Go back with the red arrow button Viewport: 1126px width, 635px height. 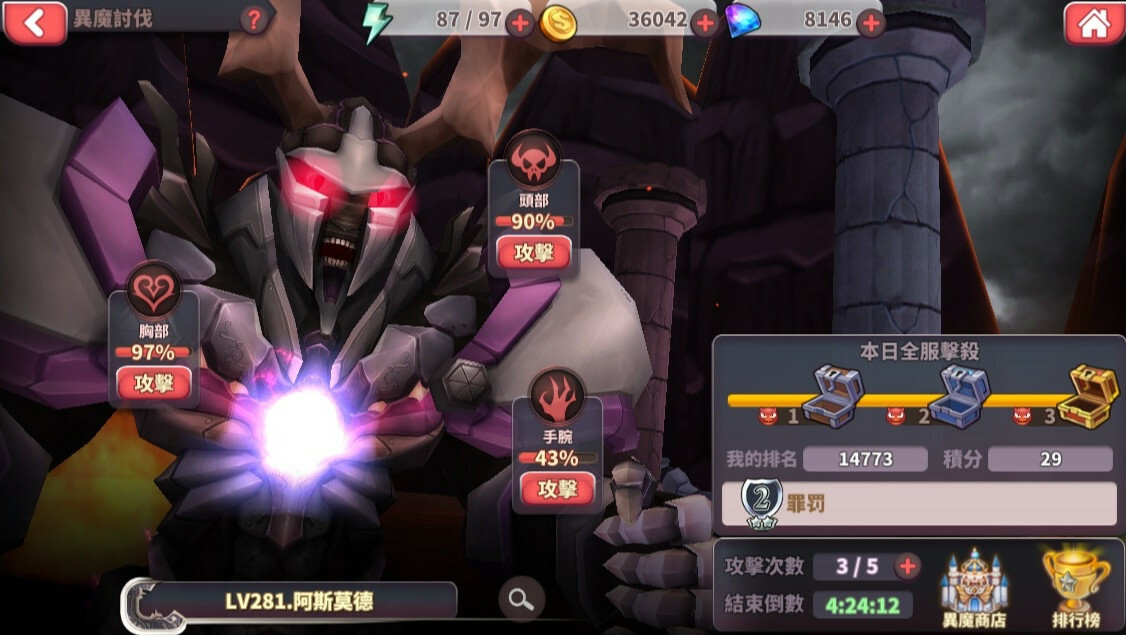click(35, 21)
